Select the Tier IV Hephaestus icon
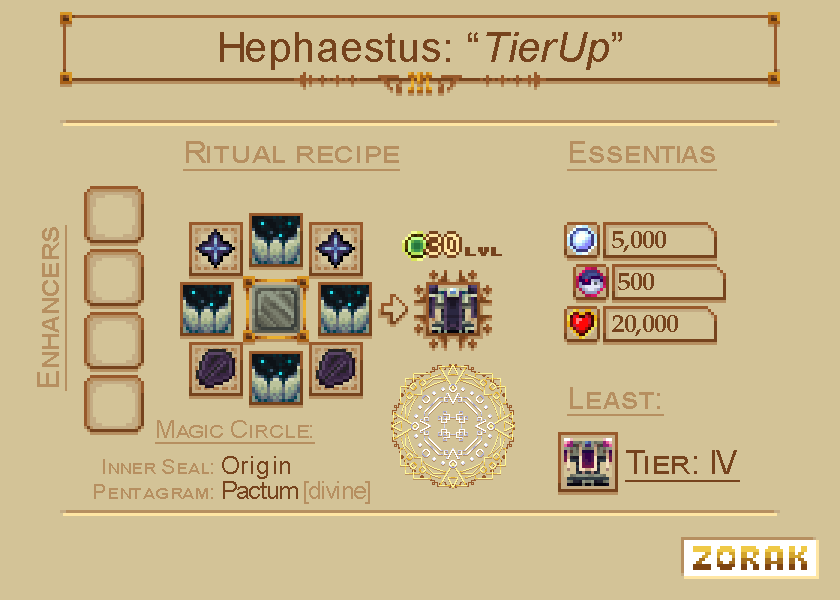This screenshot has width=840, height=600. 588,463
